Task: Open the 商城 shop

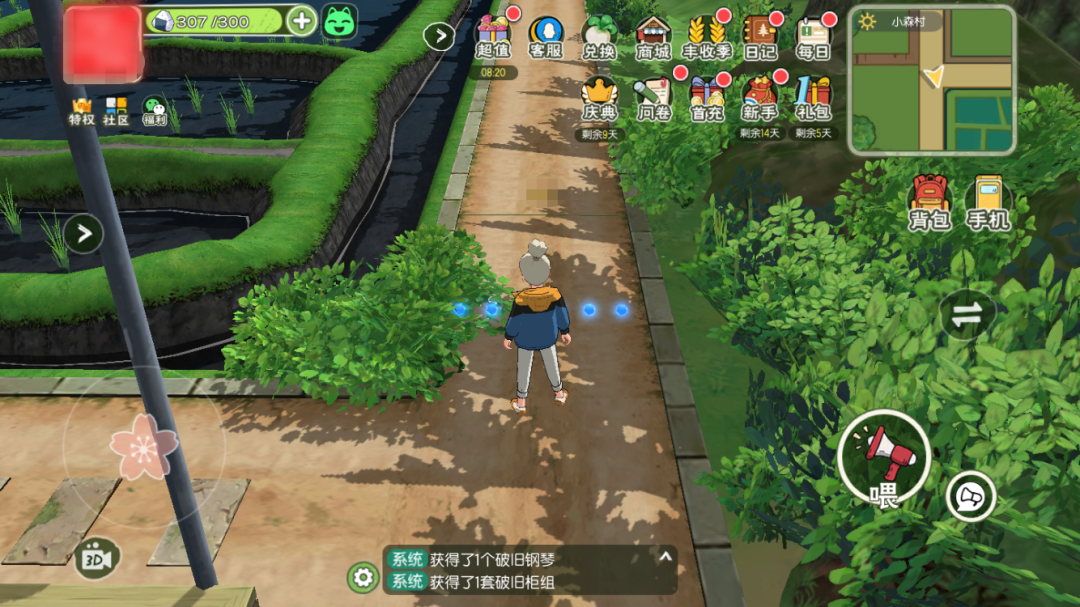Action: [x=653, y=36]
